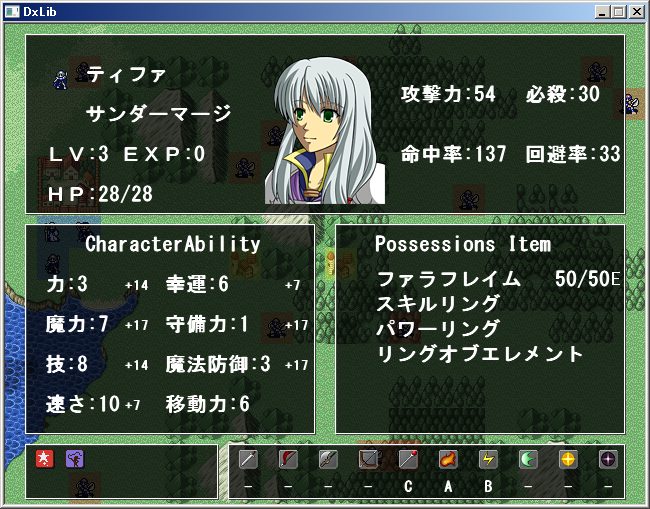
Task: Select the red axe weapon rank icon
Action: [x=289, y=459]
